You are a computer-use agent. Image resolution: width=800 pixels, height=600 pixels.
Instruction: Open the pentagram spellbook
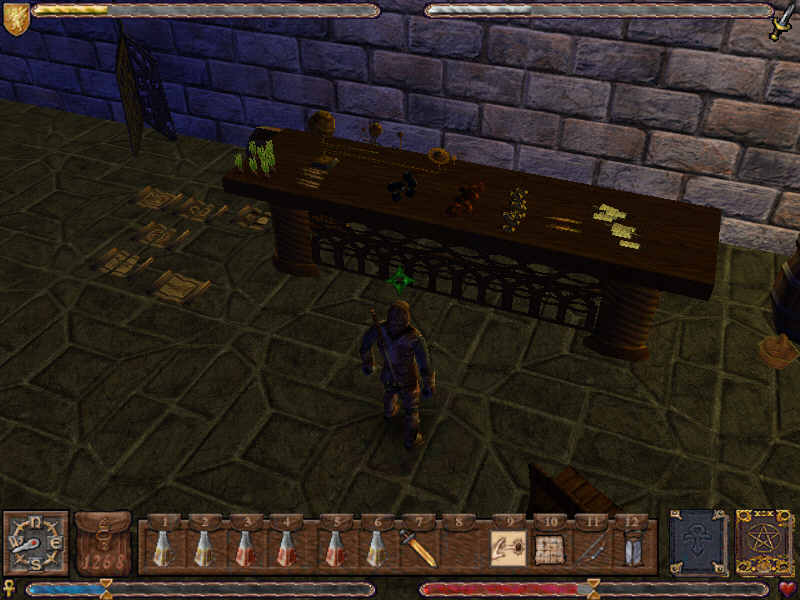tap(765, 543)
